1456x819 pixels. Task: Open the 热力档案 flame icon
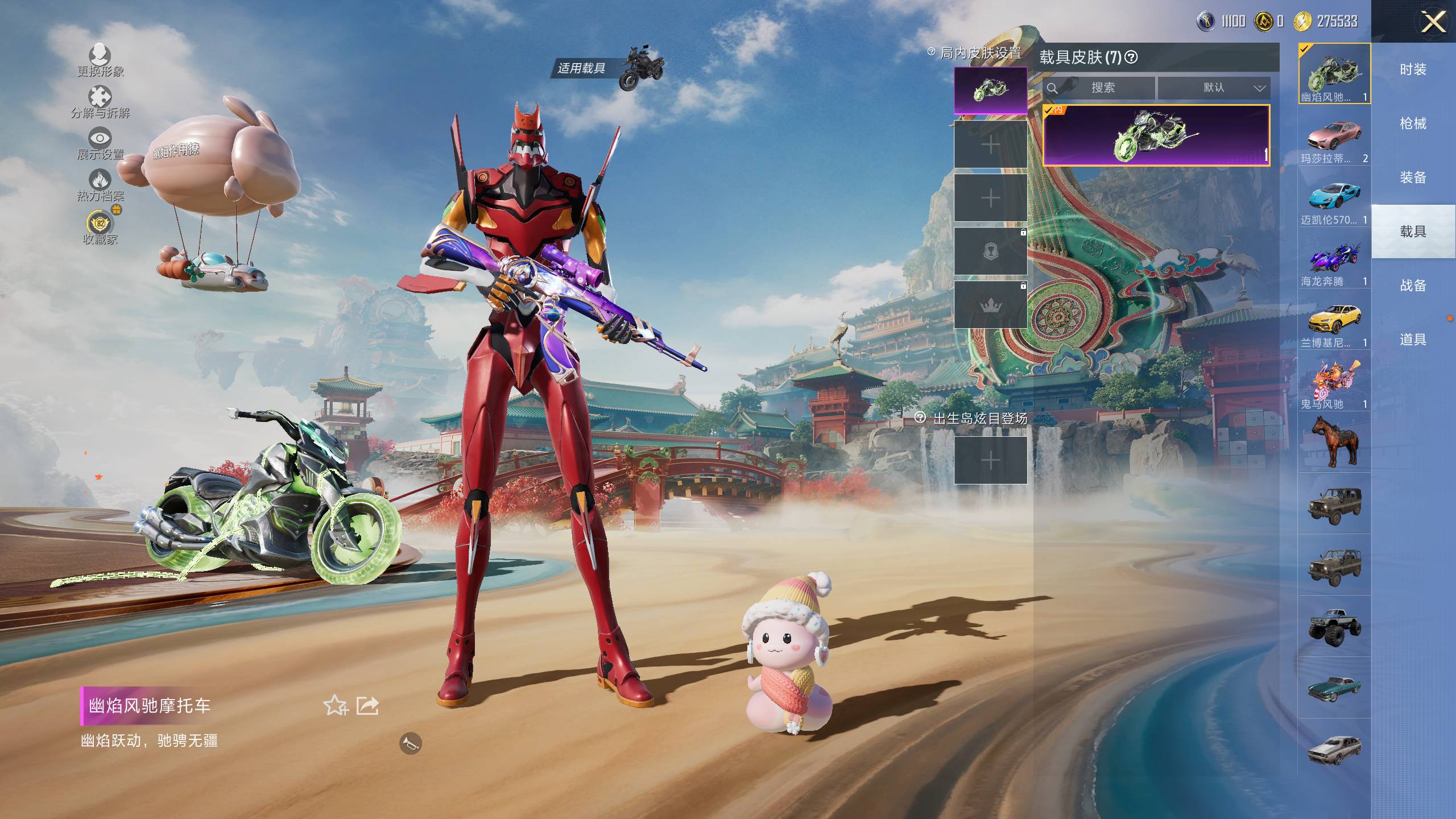100,183
